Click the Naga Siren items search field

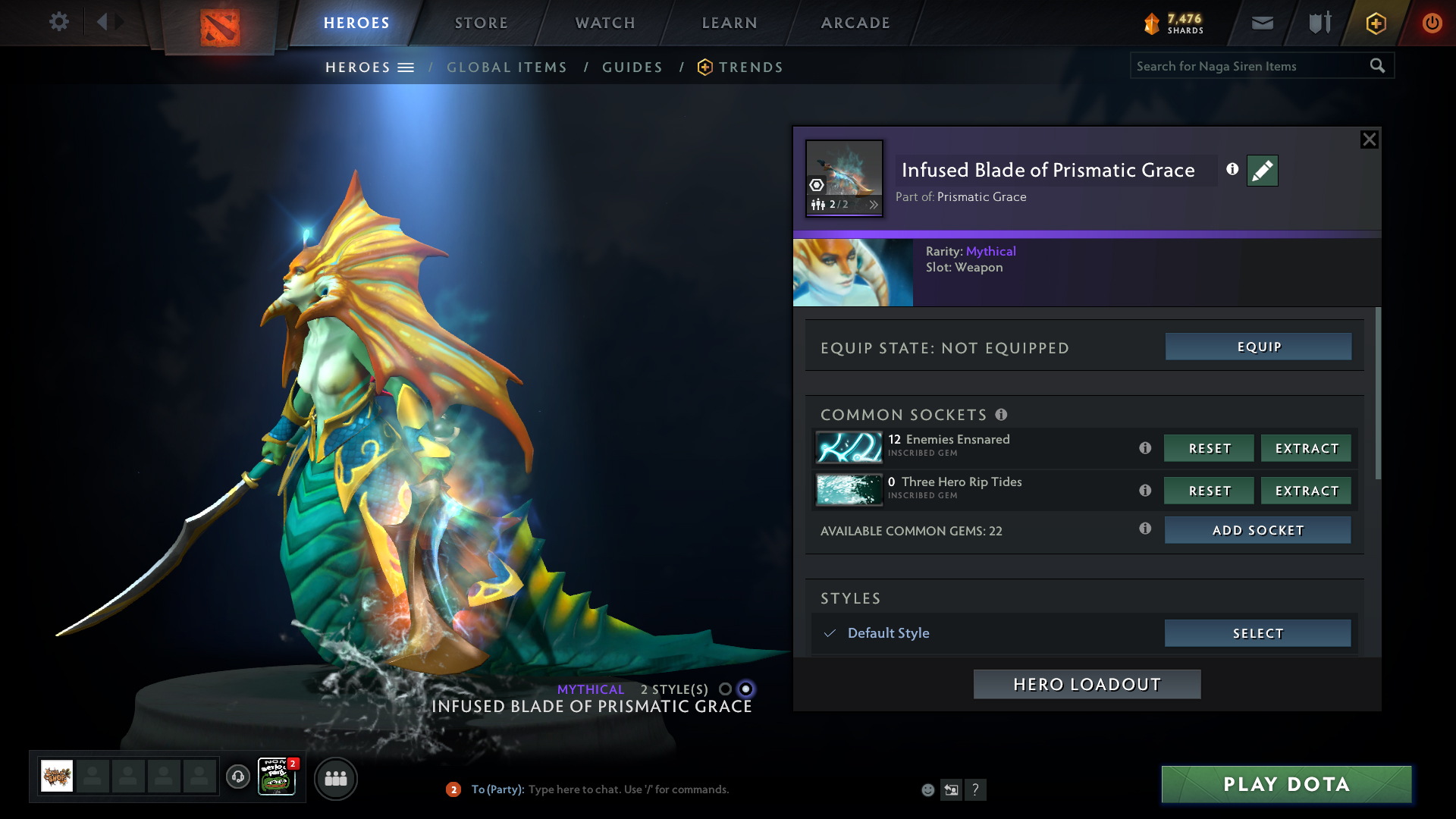pyautogui.click(x=1250, y=66)
